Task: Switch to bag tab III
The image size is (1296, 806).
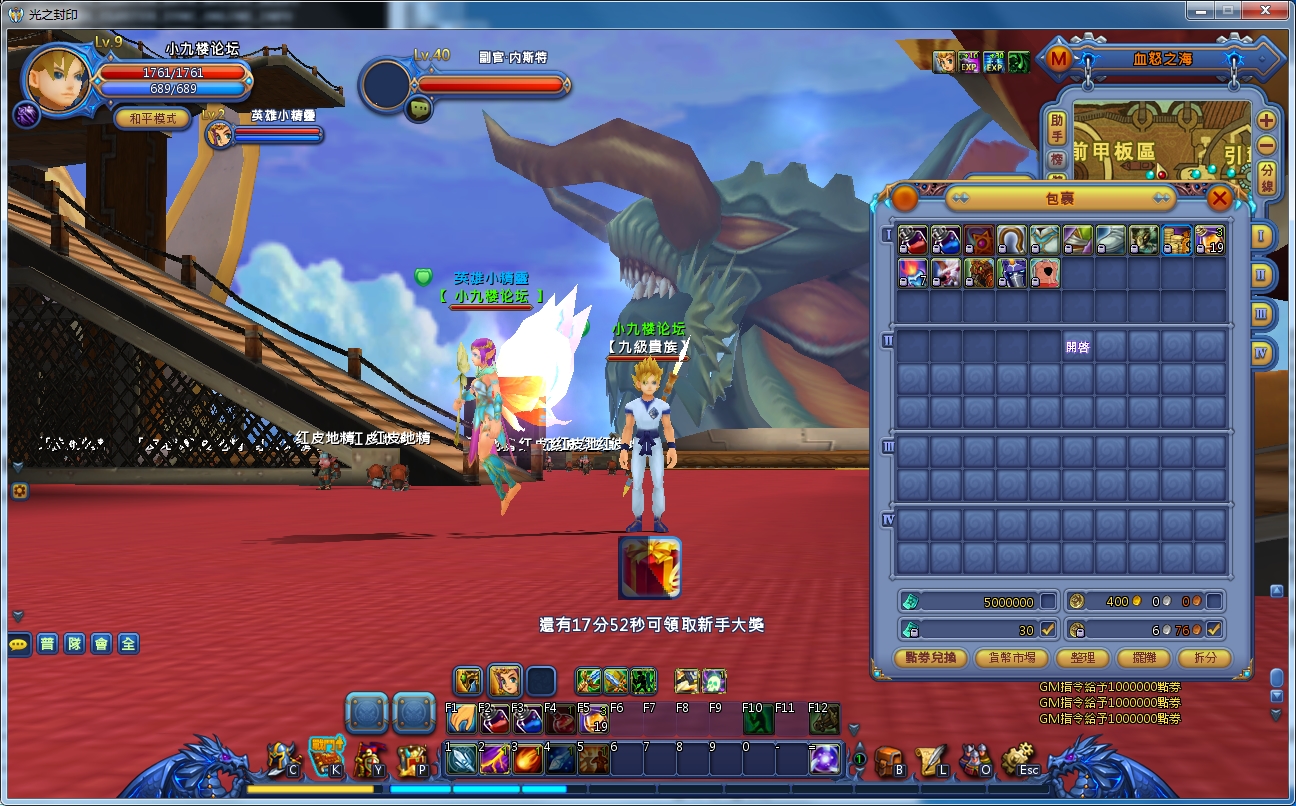Action: coord(1261,313)
